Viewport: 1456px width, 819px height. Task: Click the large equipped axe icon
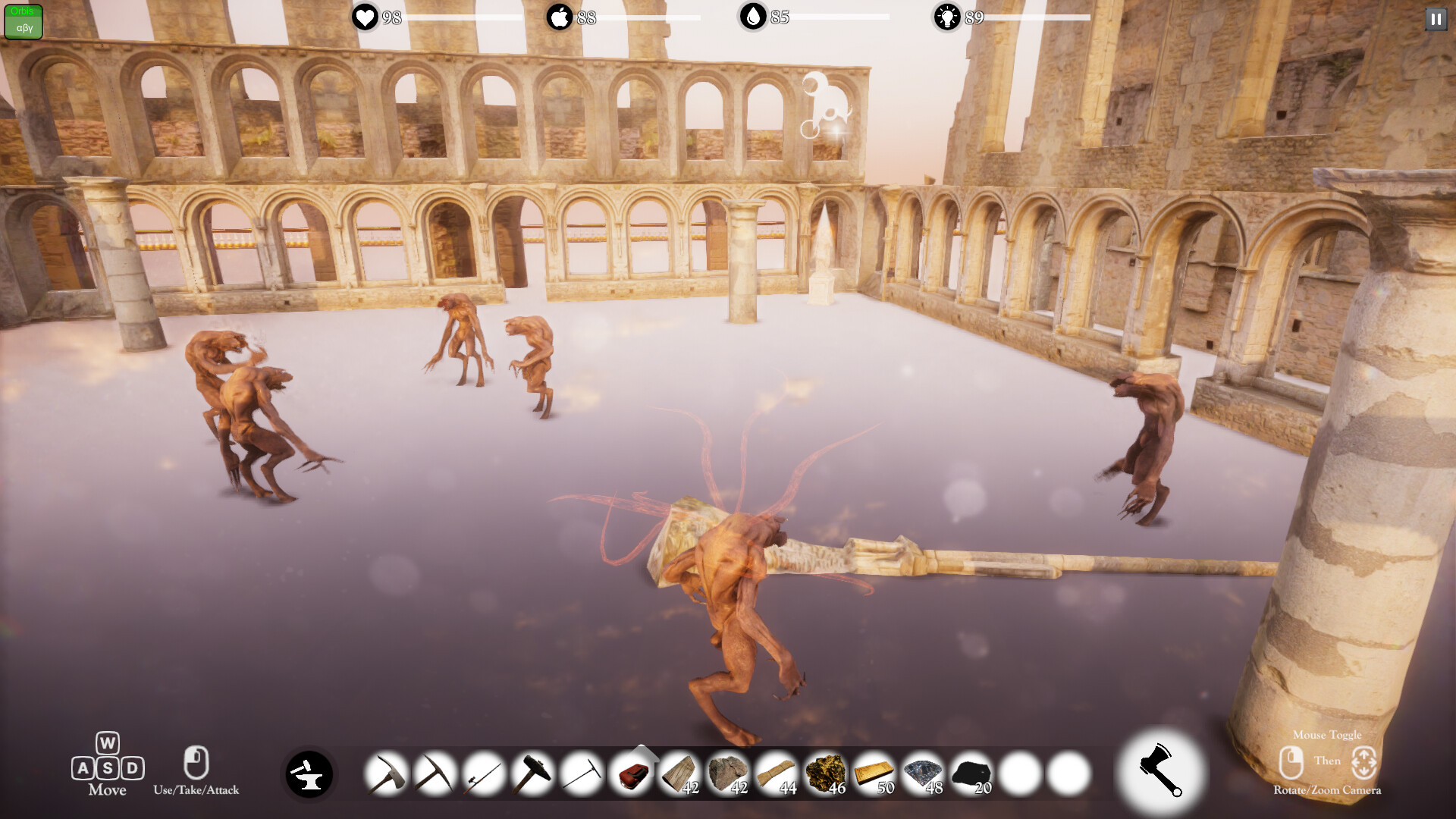[x=1160, y=770]
